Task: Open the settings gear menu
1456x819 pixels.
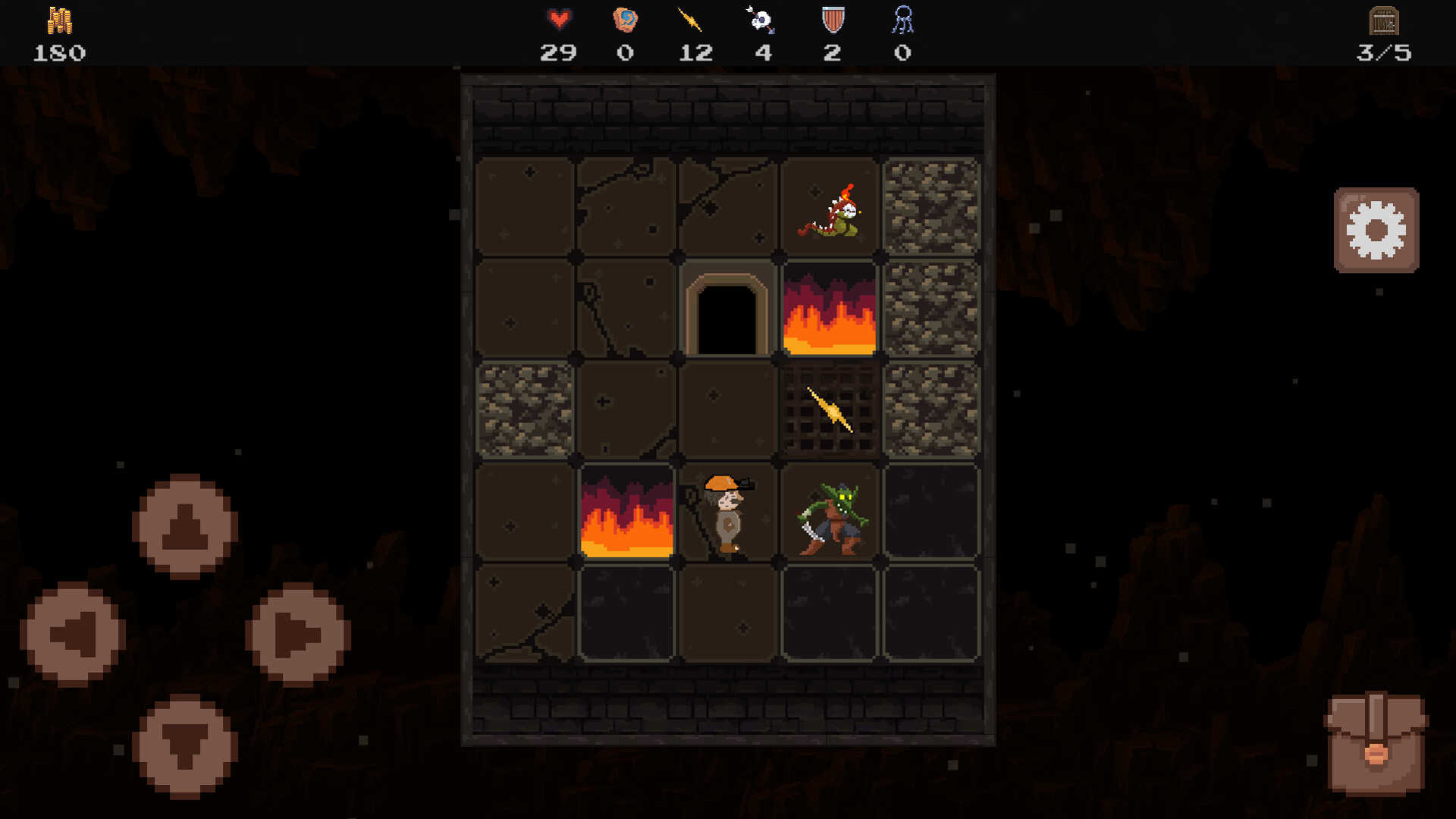Action: [x=1376, y=230]
